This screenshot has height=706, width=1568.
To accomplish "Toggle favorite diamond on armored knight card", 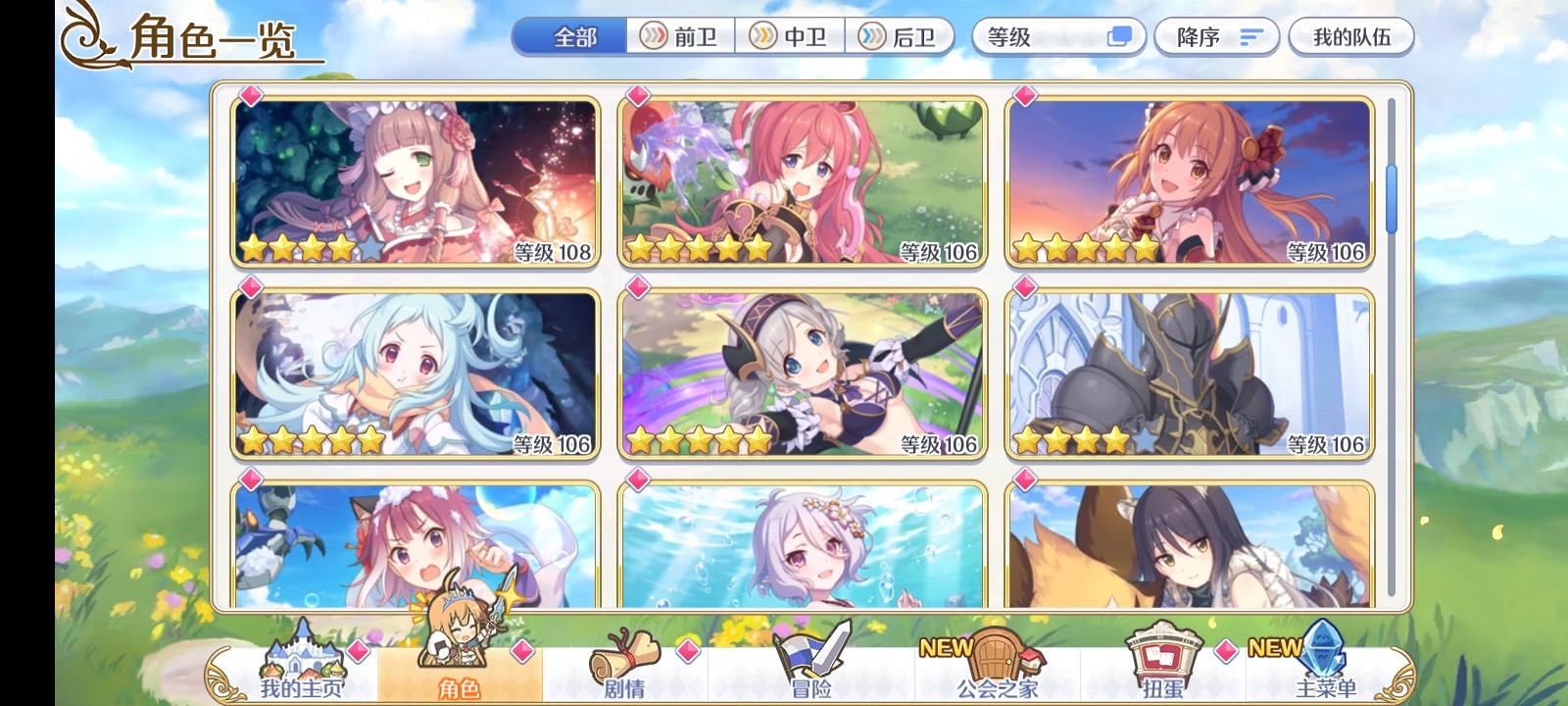I will (1025, 285).
